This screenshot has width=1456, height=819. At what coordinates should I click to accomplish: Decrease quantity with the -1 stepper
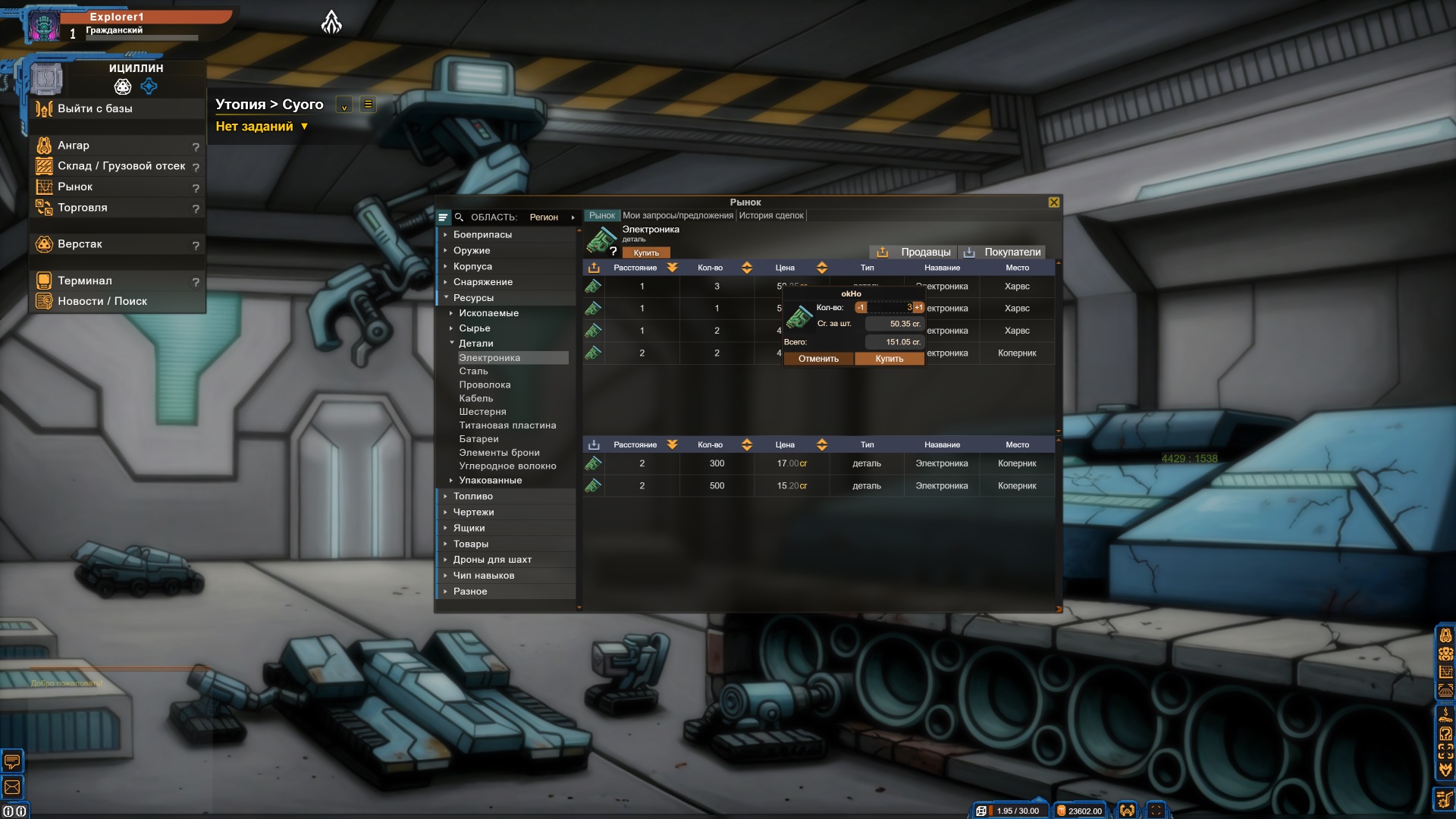coord(861,307)
